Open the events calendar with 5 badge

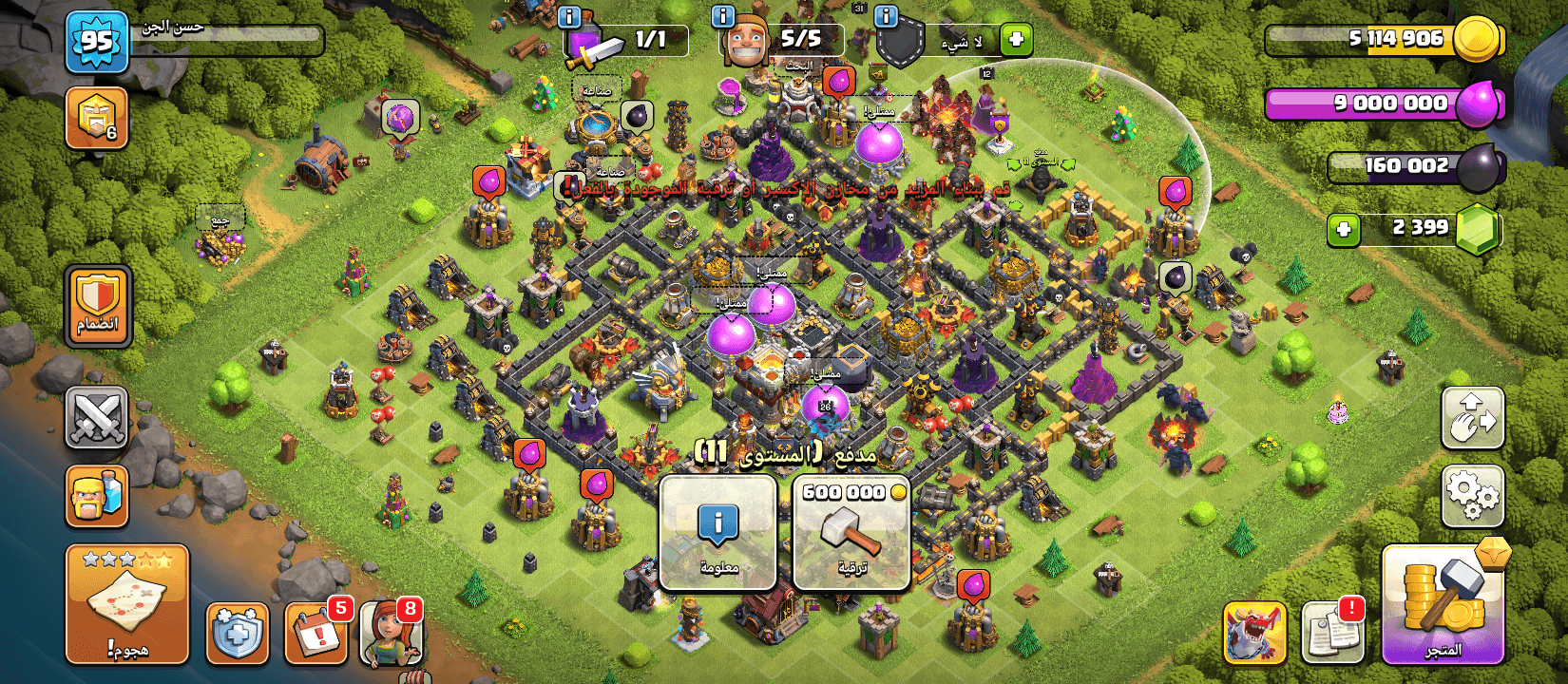coord(316,633)
